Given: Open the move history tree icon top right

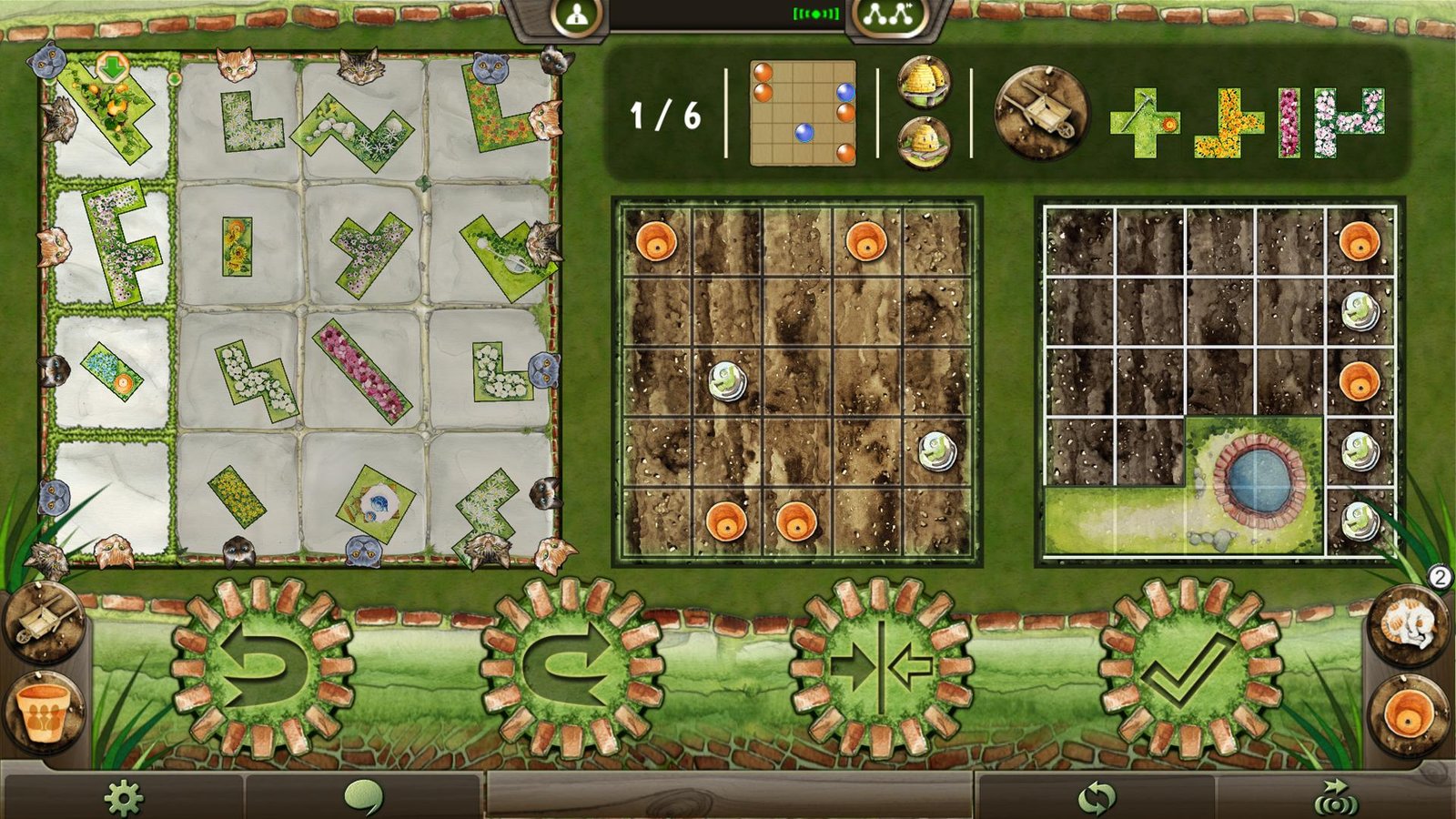Looking at the screenshot, I should pyautogui.click(x=885, y=16).
